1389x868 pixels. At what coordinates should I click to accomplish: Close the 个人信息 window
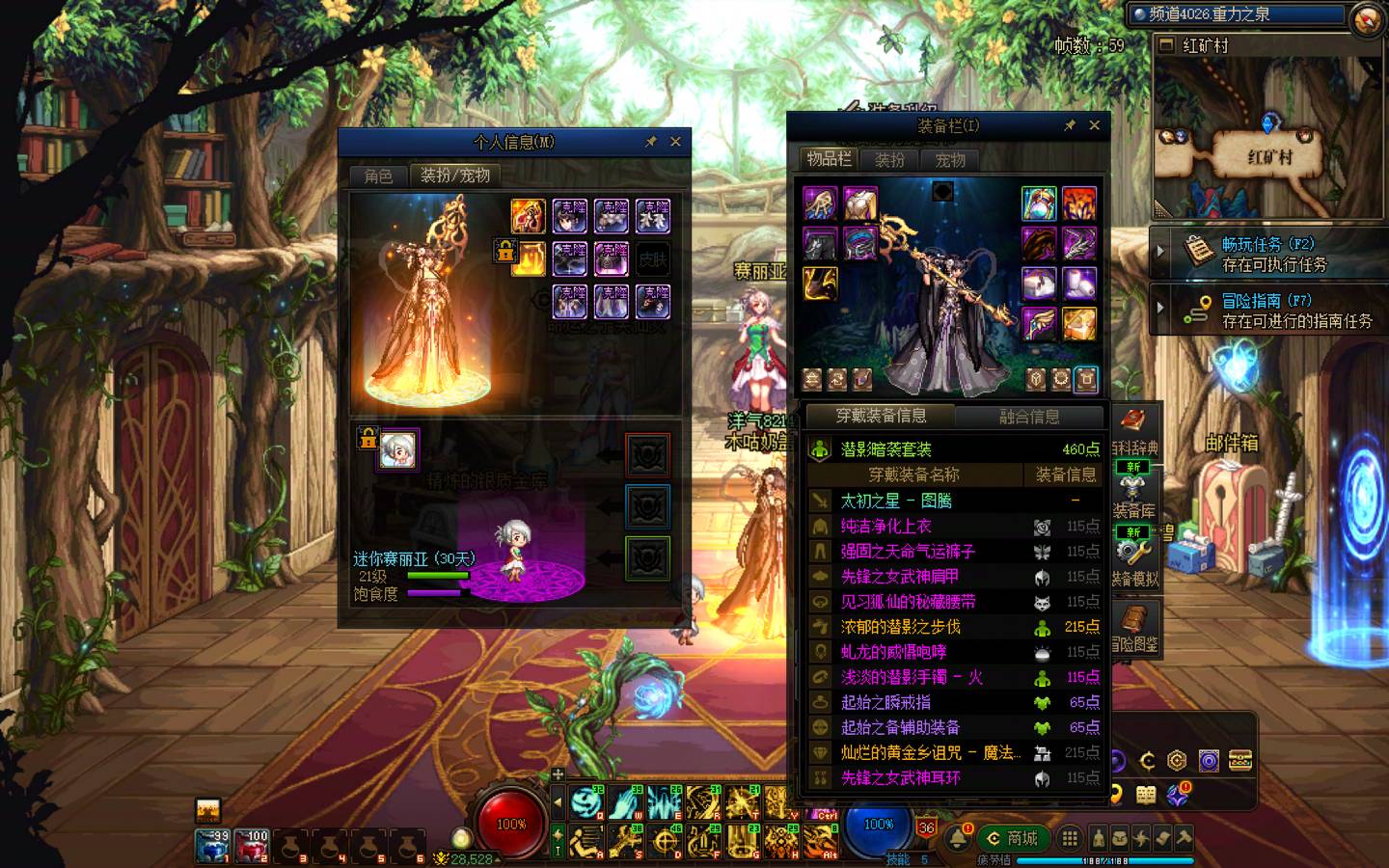click(675, 142)
